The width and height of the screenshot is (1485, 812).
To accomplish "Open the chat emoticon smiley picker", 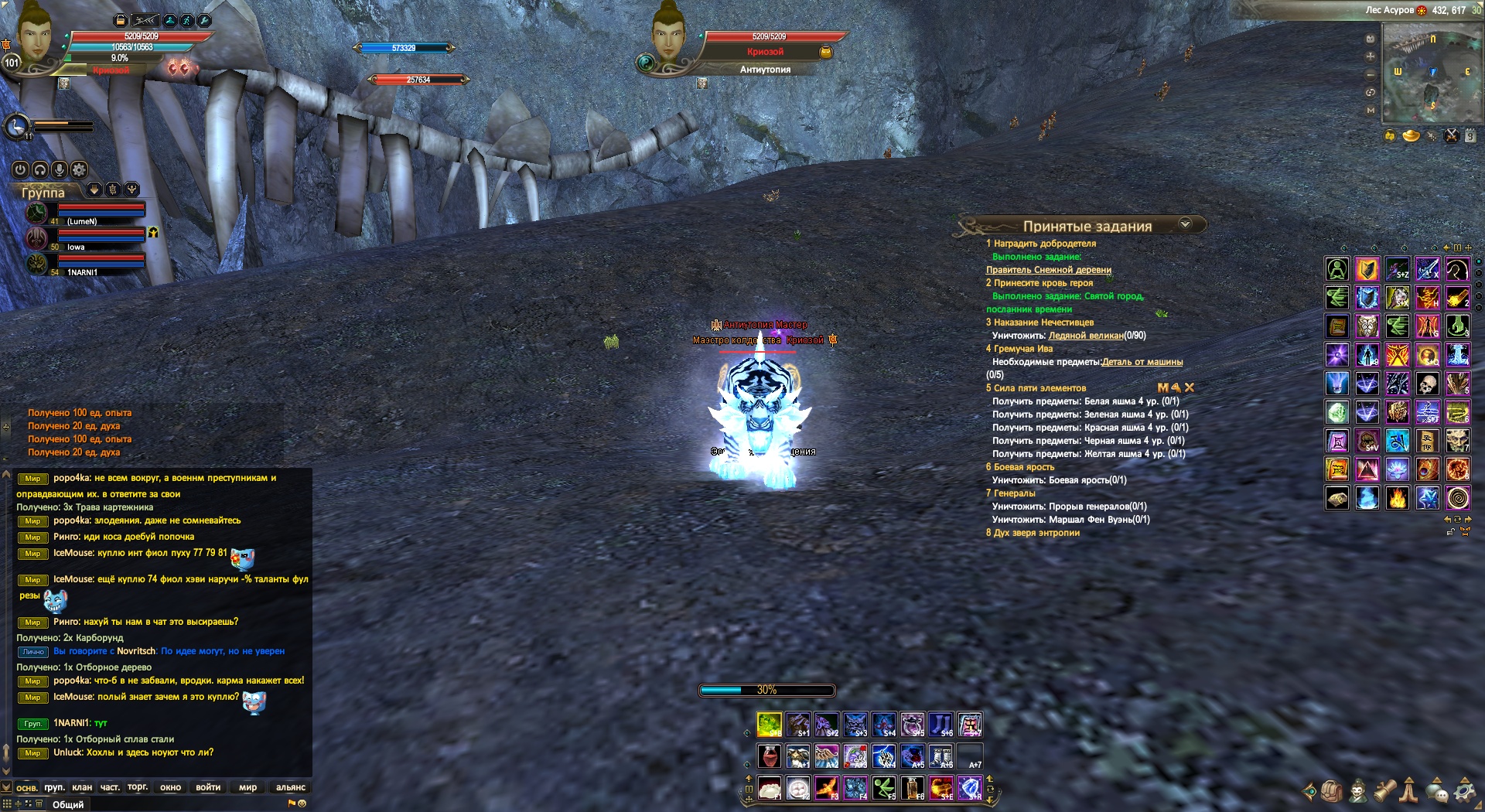I will (x=302, y=803).
